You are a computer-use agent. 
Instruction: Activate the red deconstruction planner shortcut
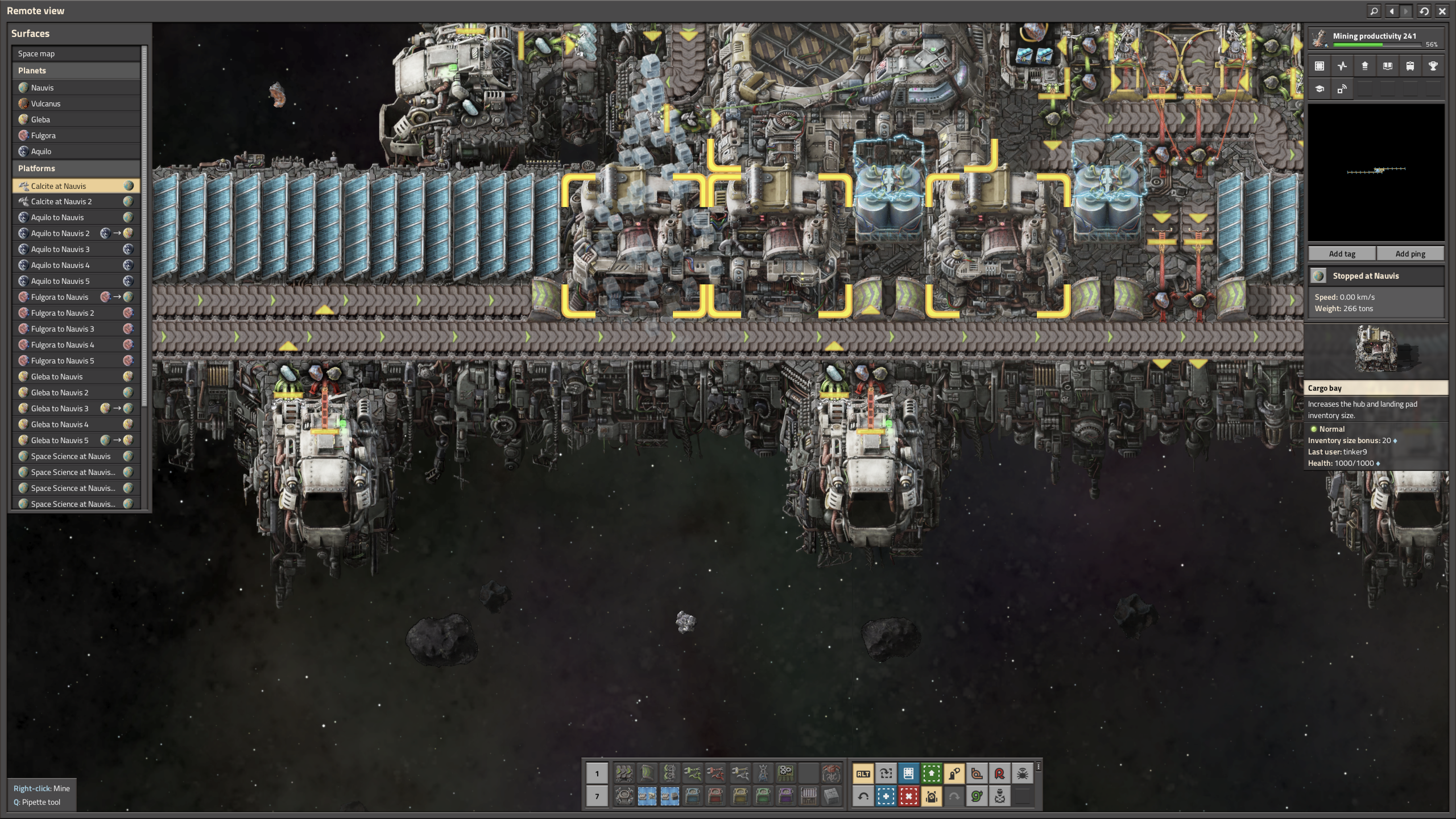tap(908, 796)
